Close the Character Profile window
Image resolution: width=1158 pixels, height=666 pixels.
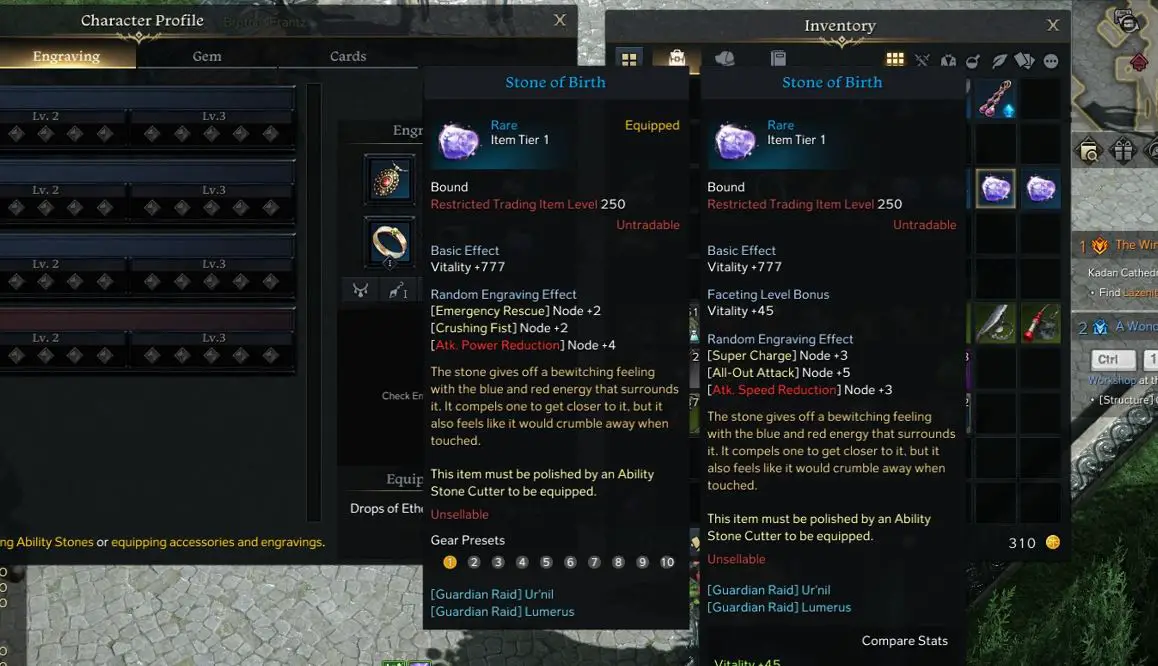560,20
